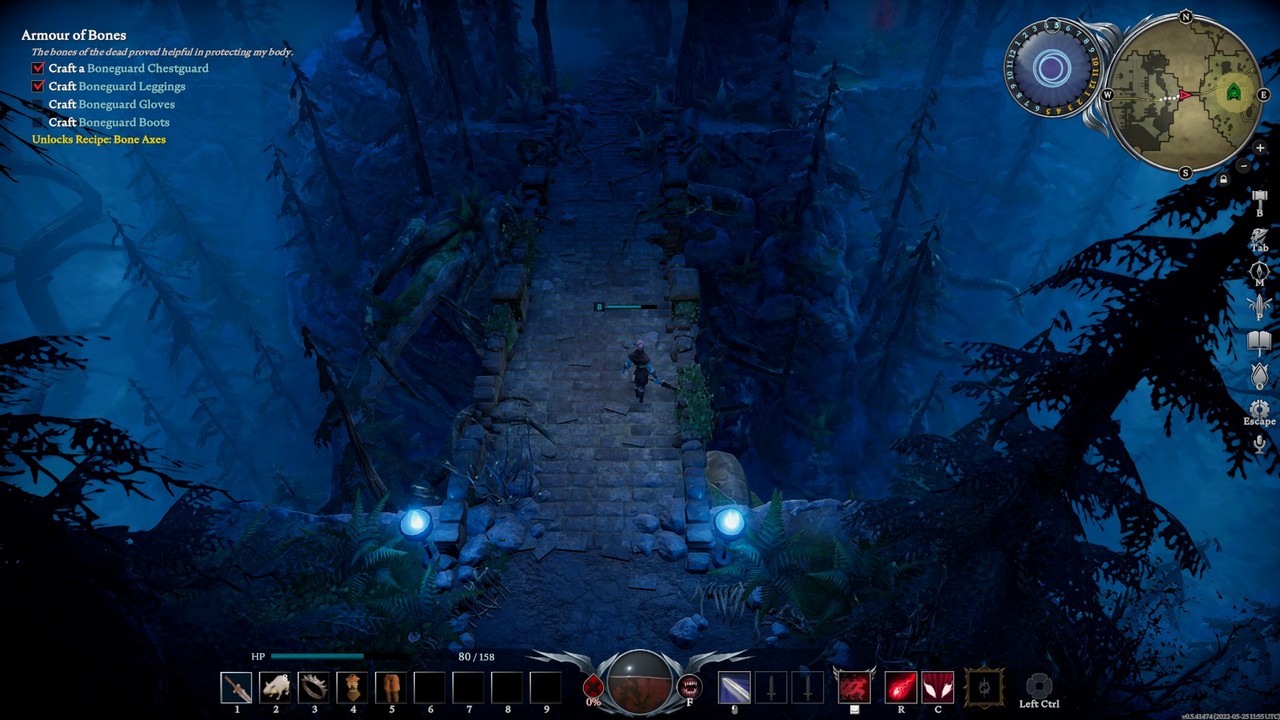Image resolution: width=1280 pixels, height=720 pixels.
Task: Toggle the microphone voice chat icon
Action: click(x=1260, y=444)
